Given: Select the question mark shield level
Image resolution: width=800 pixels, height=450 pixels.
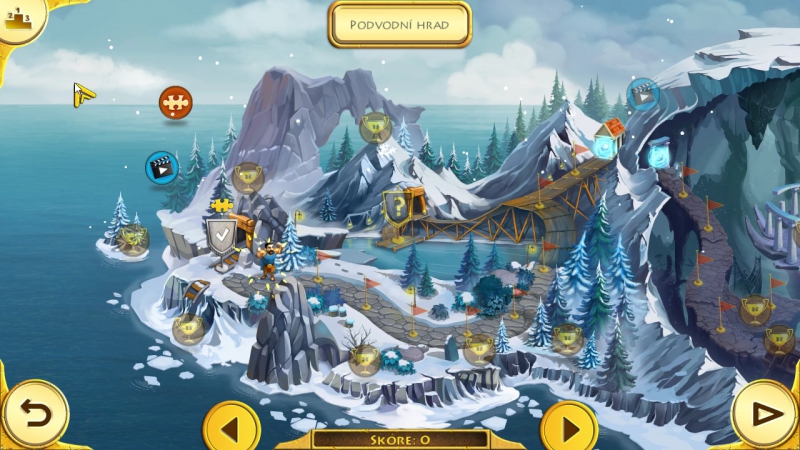Looking at the screenshot, I should pyautogui.click(x=397, y=207).
